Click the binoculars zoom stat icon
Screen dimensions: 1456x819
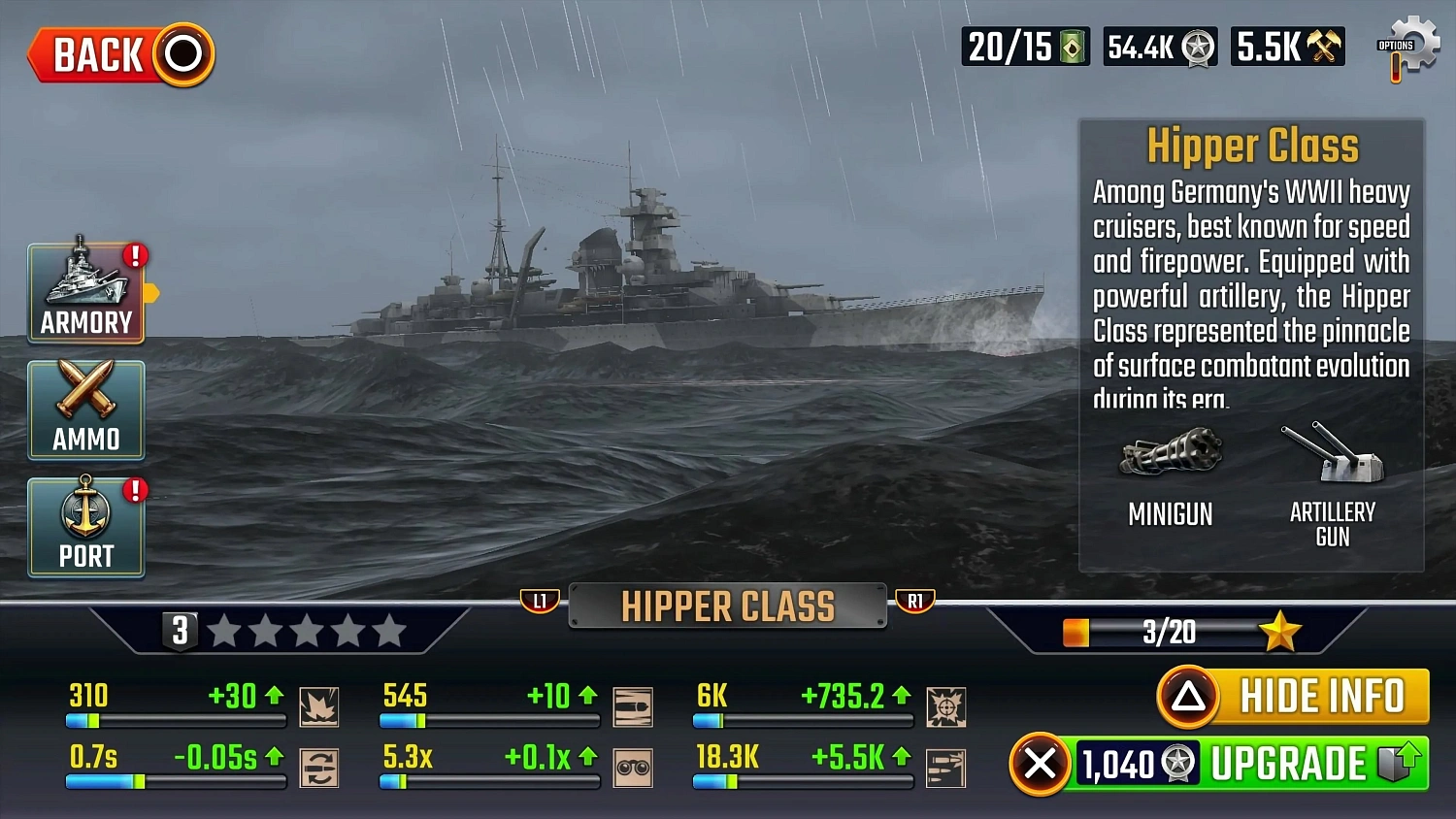coord(634,768)
